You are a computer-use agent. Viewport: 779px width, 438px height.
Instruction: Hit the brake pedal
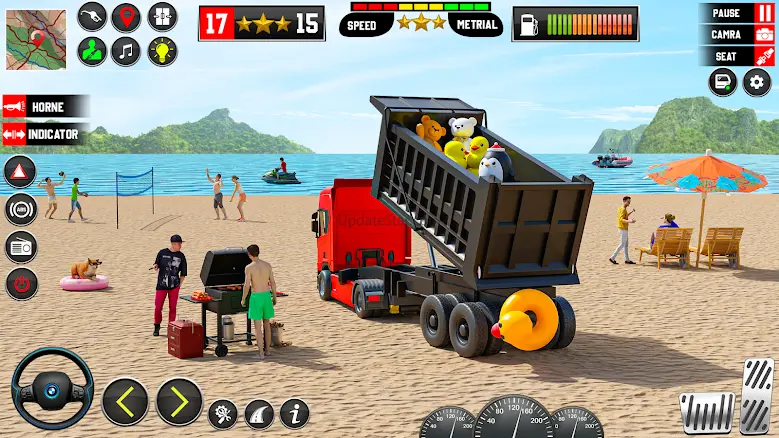706,411
